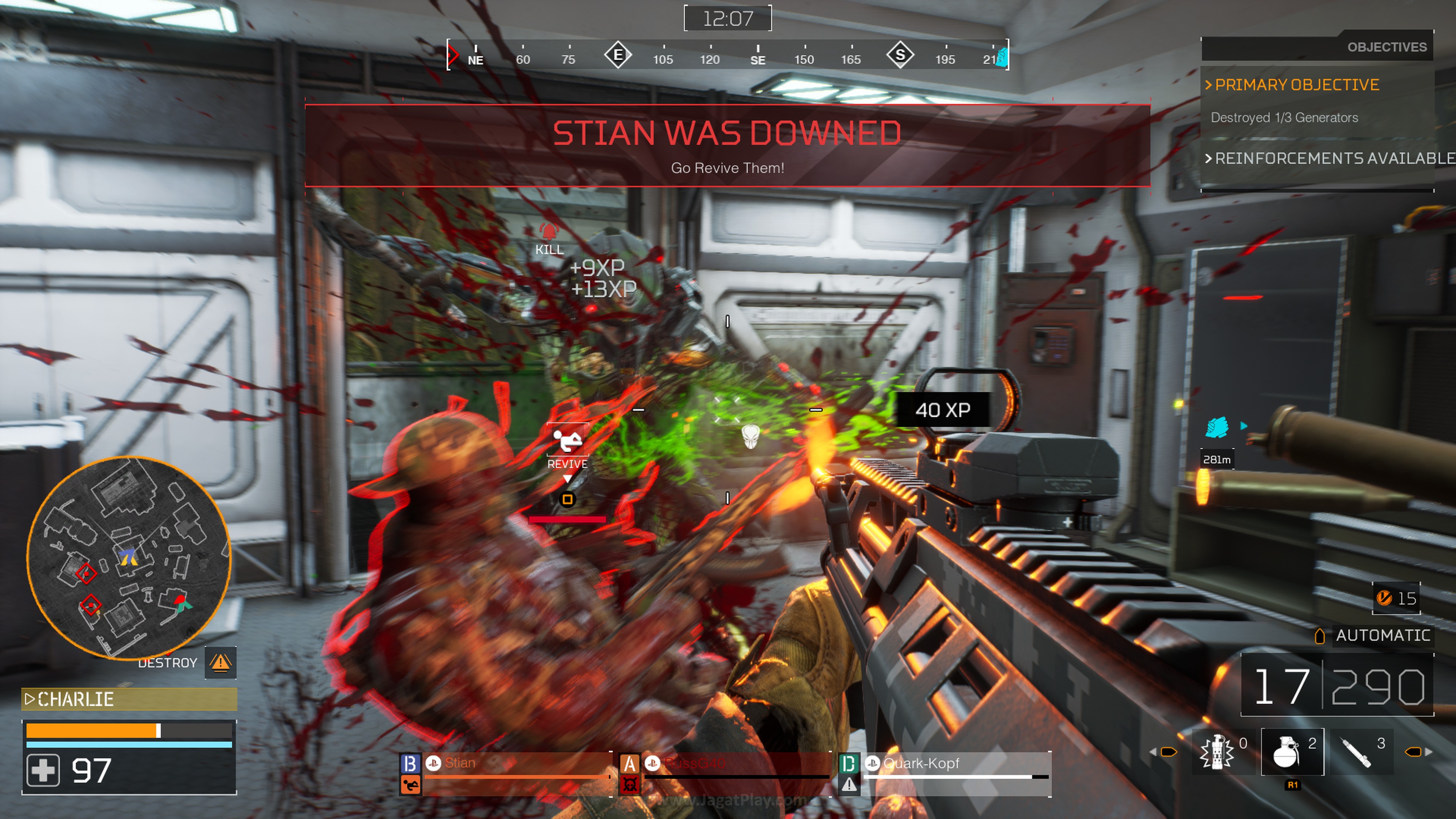Screen dimensions: 1456x819
Task: Click the medkit cross icon
Action: (x=43, y=770)
